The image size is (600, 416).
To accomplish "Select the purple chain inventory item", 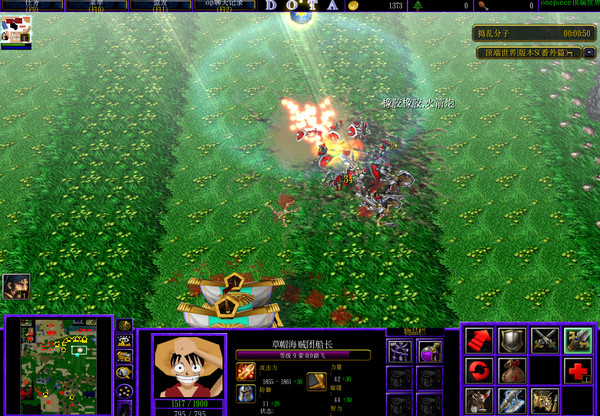I will (400, 351).
